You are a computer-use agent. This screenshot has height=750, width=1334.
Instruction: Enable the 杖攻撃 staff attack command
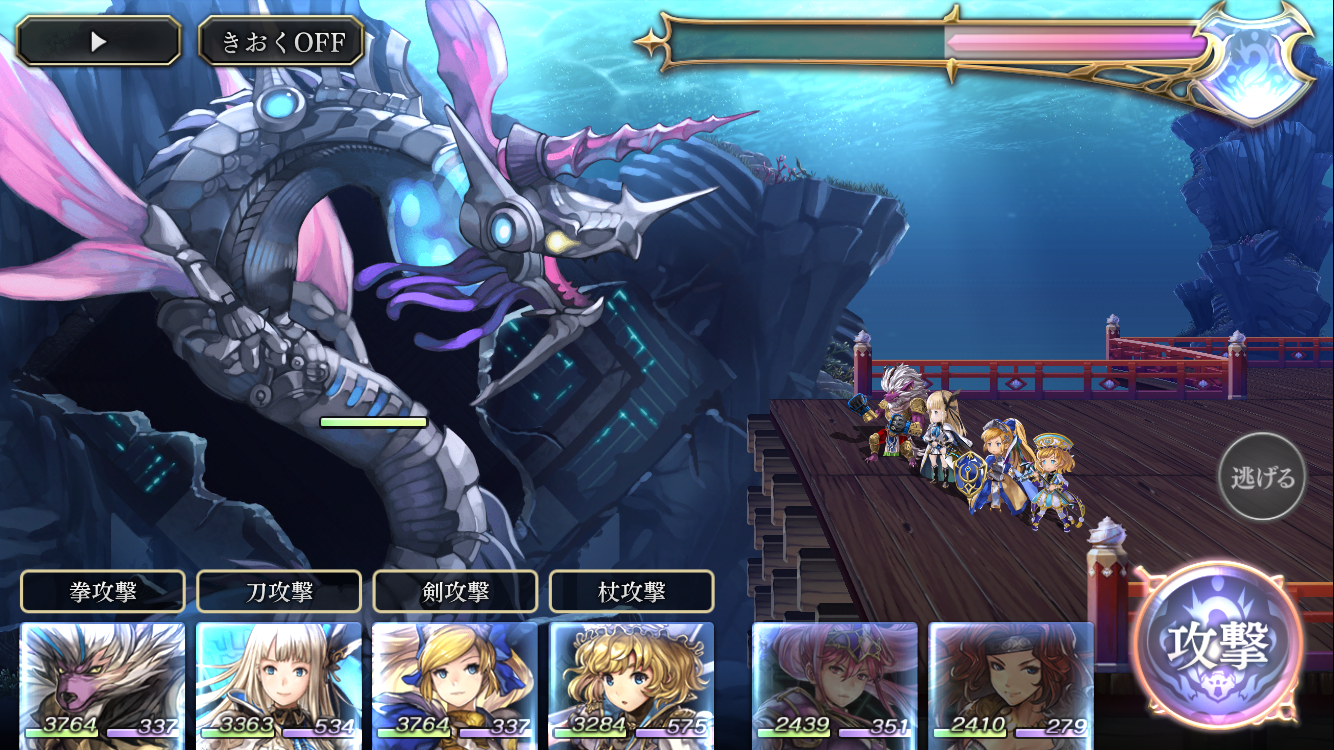632,591
